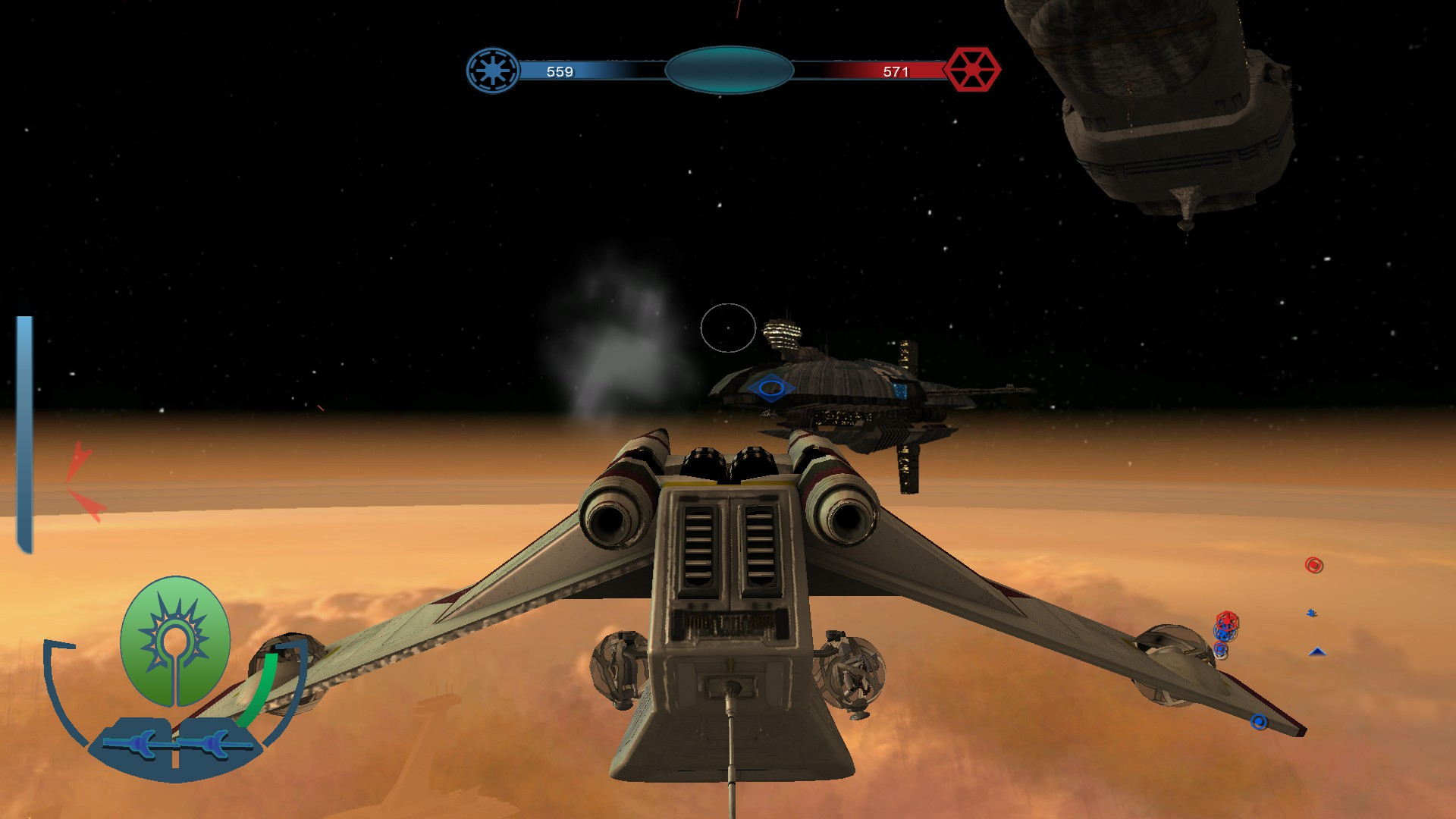This screenshot has height=819, width=1456.
Task: Select the green ship status icon
Action: click(175, 641)
